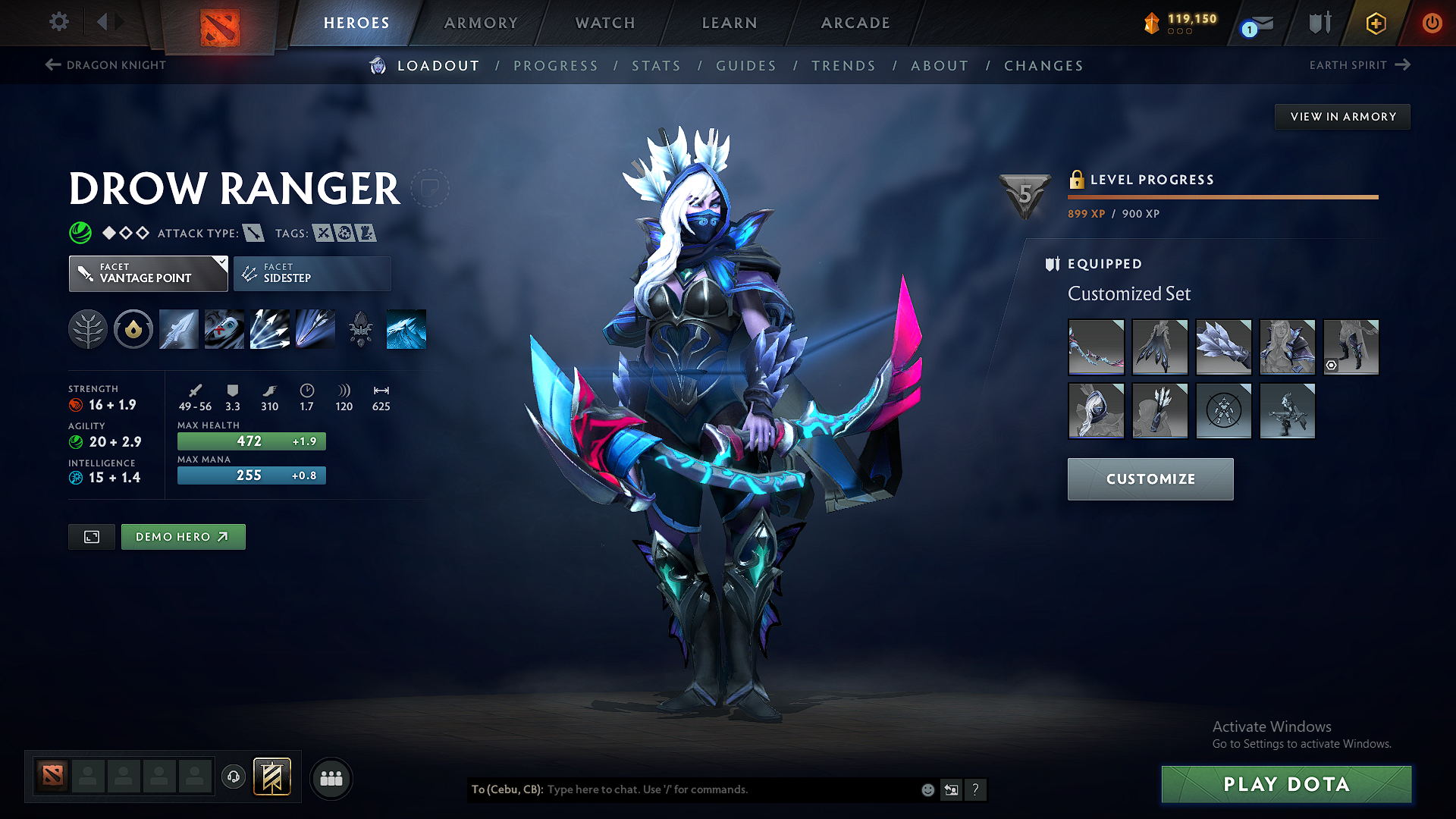Switch to the Sidestep facet

coord(312,273)
